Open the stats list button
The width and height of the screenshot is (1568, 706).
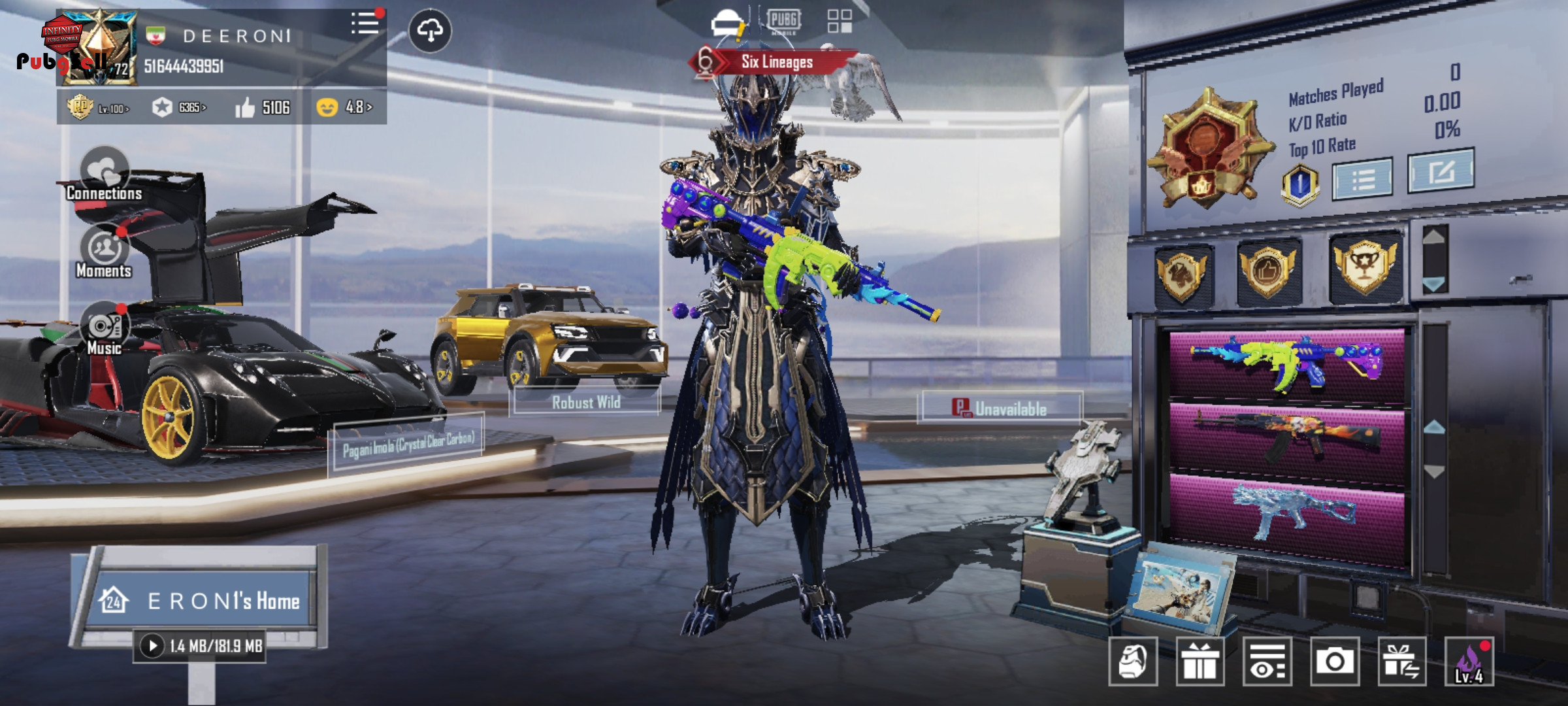coord(1362,178)
